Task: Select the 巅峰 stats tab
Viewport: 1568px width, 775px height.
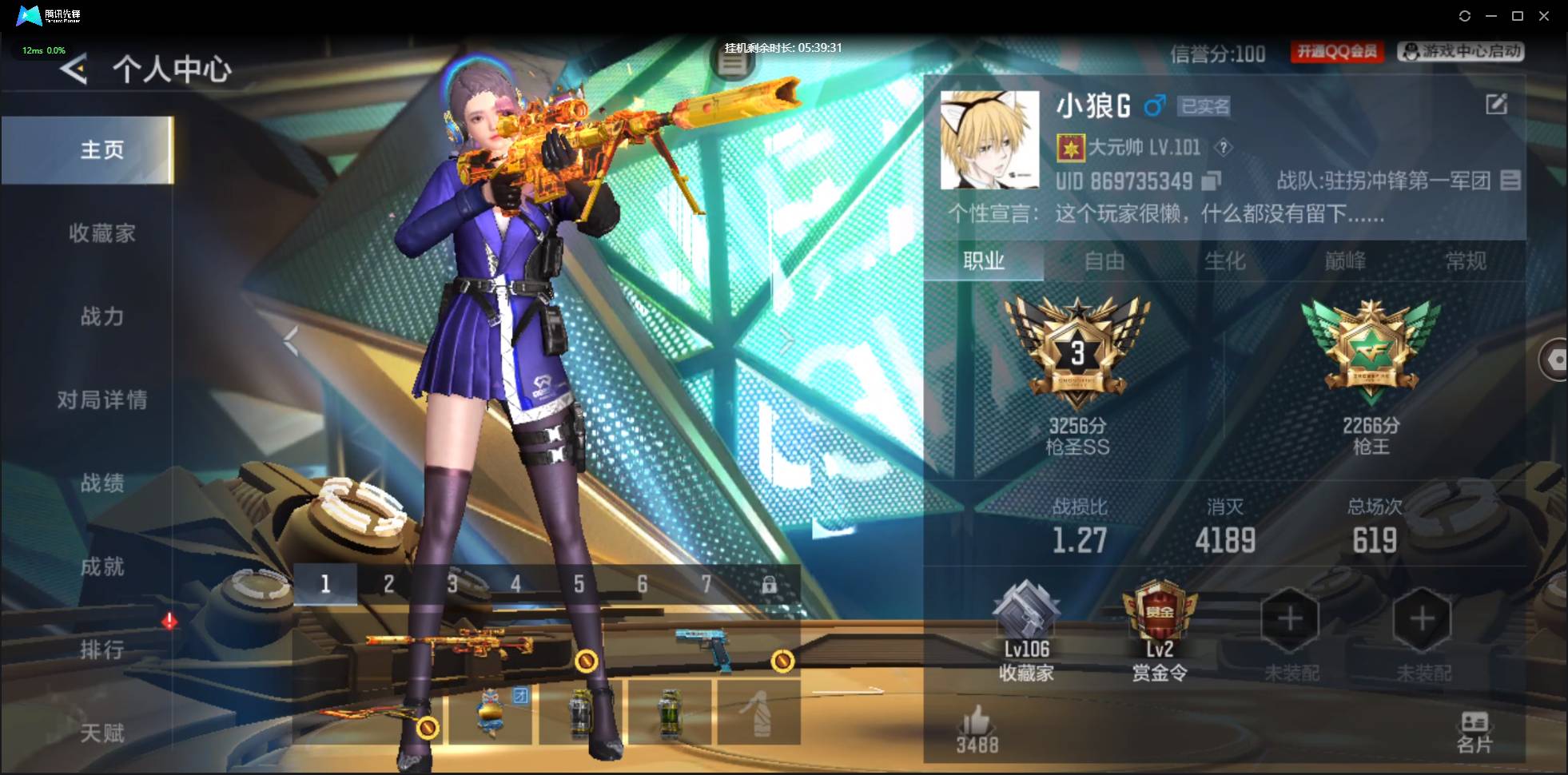Action: pyautogui.click(x=1346, y=261)
